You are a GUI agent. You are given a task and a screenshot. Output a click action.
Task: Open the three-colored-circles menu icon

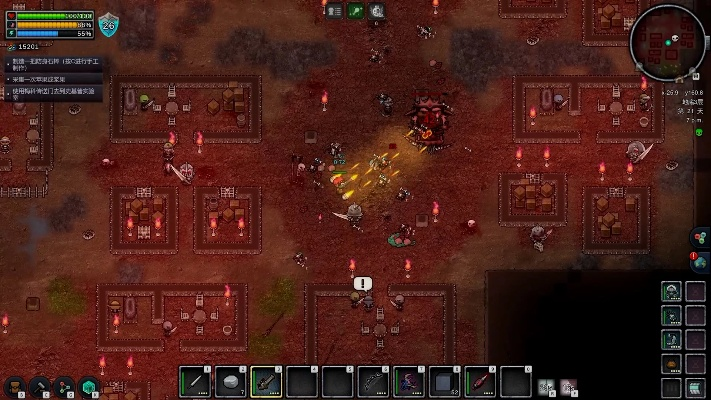click(x=699, y=238)
